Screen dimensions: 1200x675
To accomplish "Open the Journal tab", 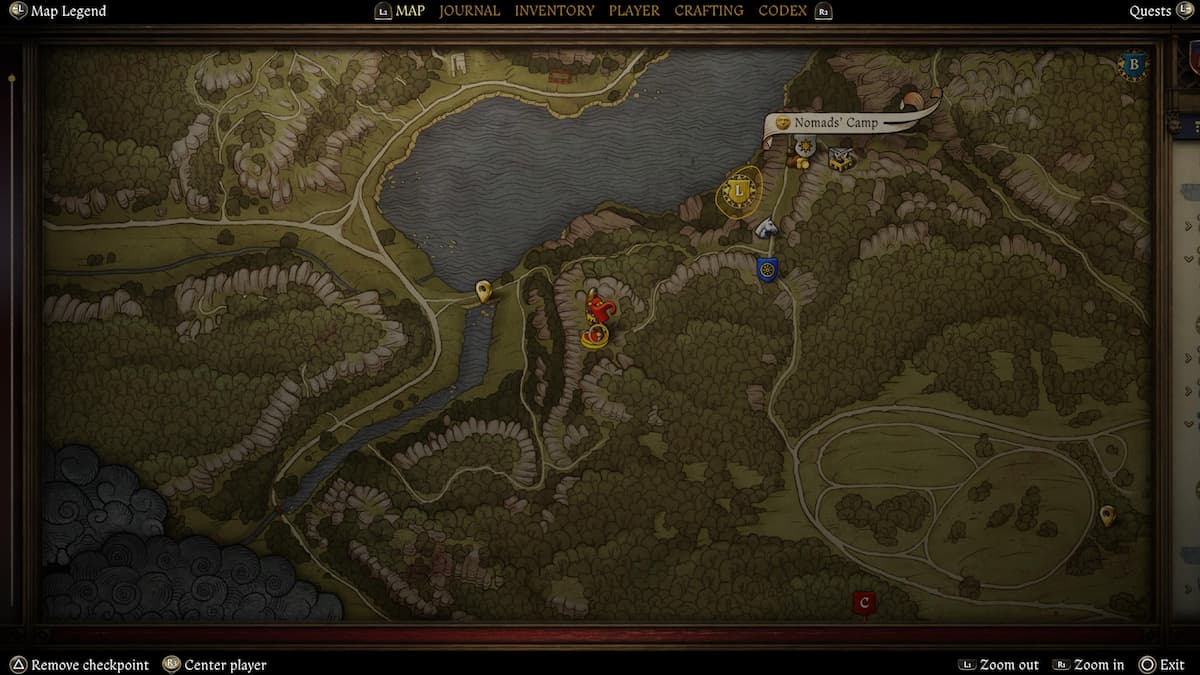I will coord(469,11).
